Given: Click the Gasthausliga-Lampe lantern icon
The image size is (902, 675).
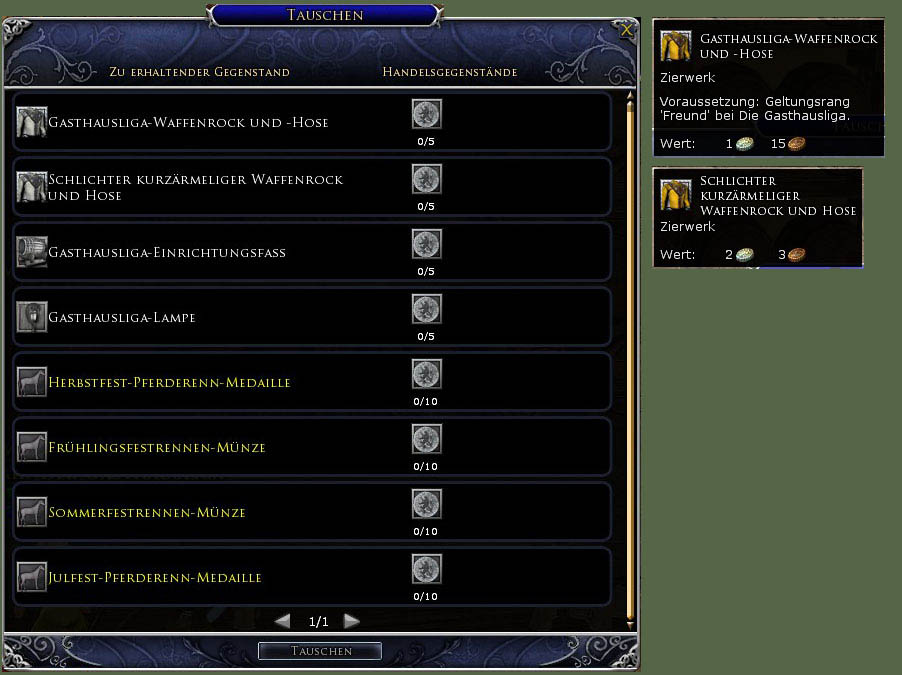Looking at the screenshot, I should pyautogui.click(x=32, y=317).
